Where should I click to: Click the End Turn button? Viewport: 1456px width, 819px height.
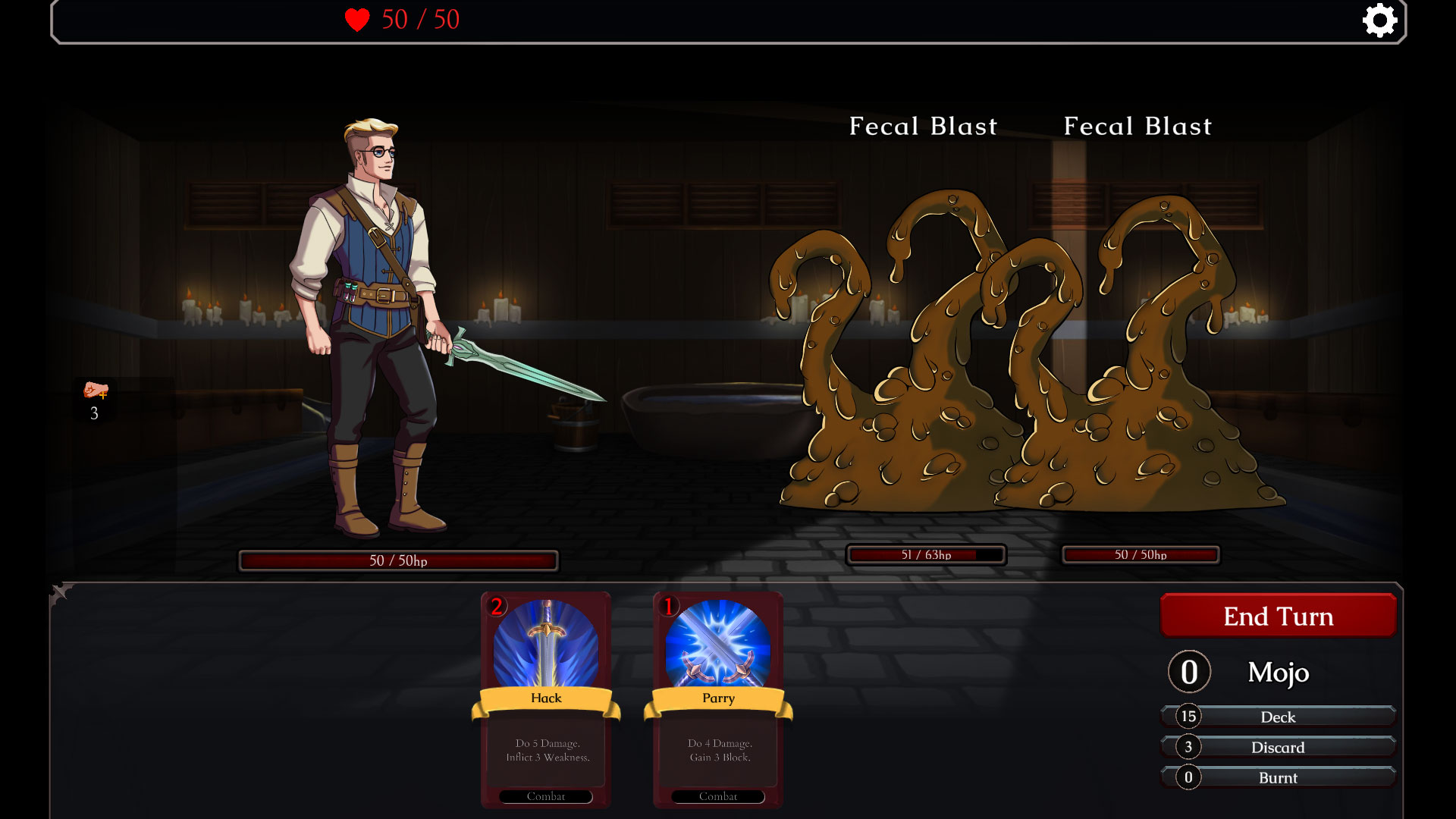pyautogui.click(x=1278, y=616)
